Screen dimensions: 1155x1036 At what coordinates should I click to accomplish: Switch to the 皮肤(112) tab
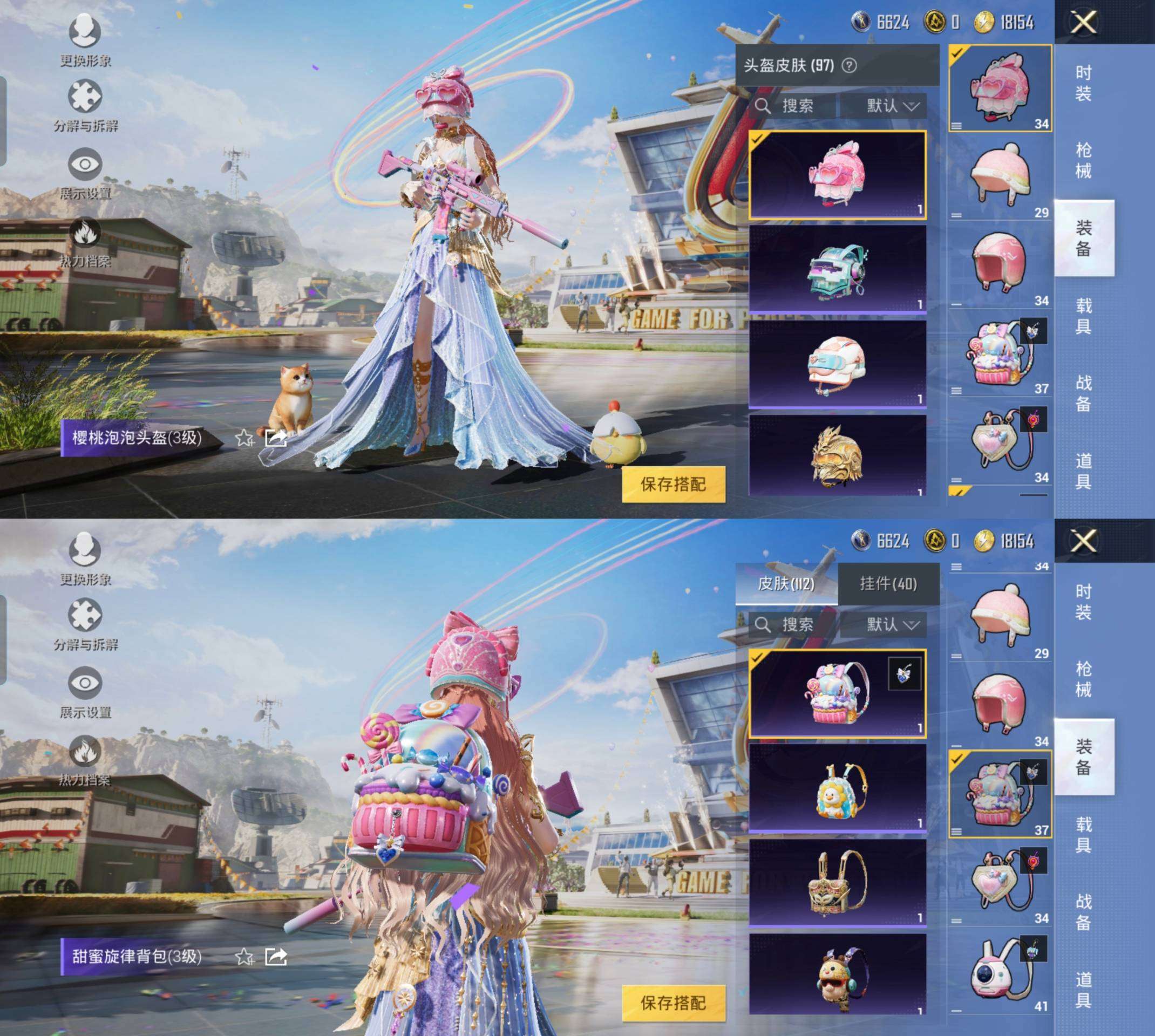(x=786, y=584)
